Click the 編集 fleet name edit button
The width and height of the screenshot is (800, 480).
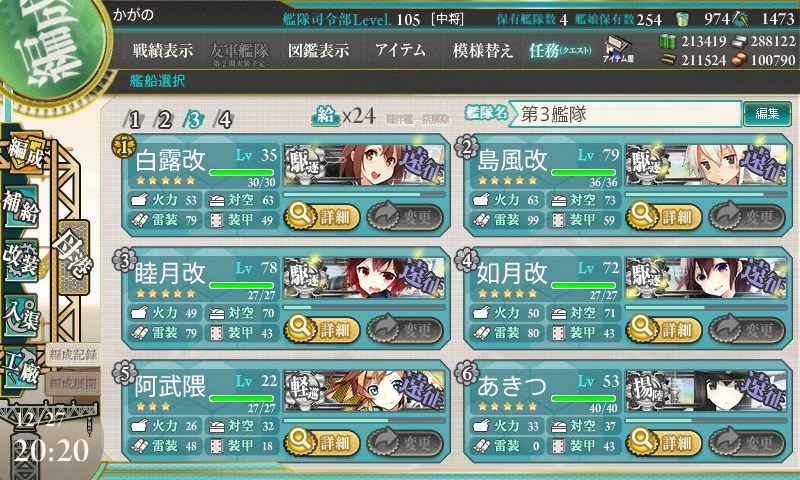(x=768, y=113)
